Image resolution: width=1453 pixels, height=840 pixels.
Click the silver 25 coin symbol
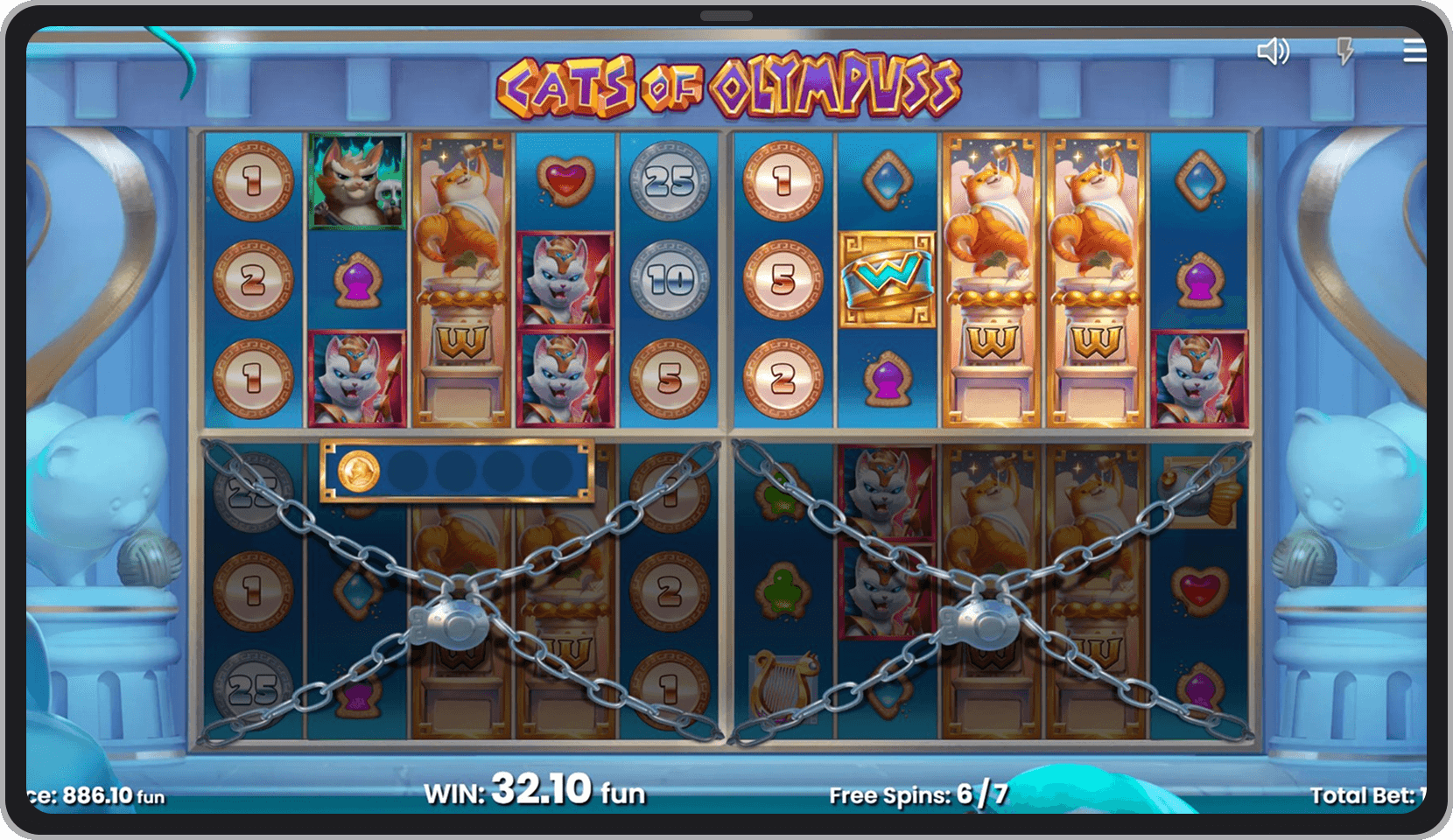pos(669,183)
